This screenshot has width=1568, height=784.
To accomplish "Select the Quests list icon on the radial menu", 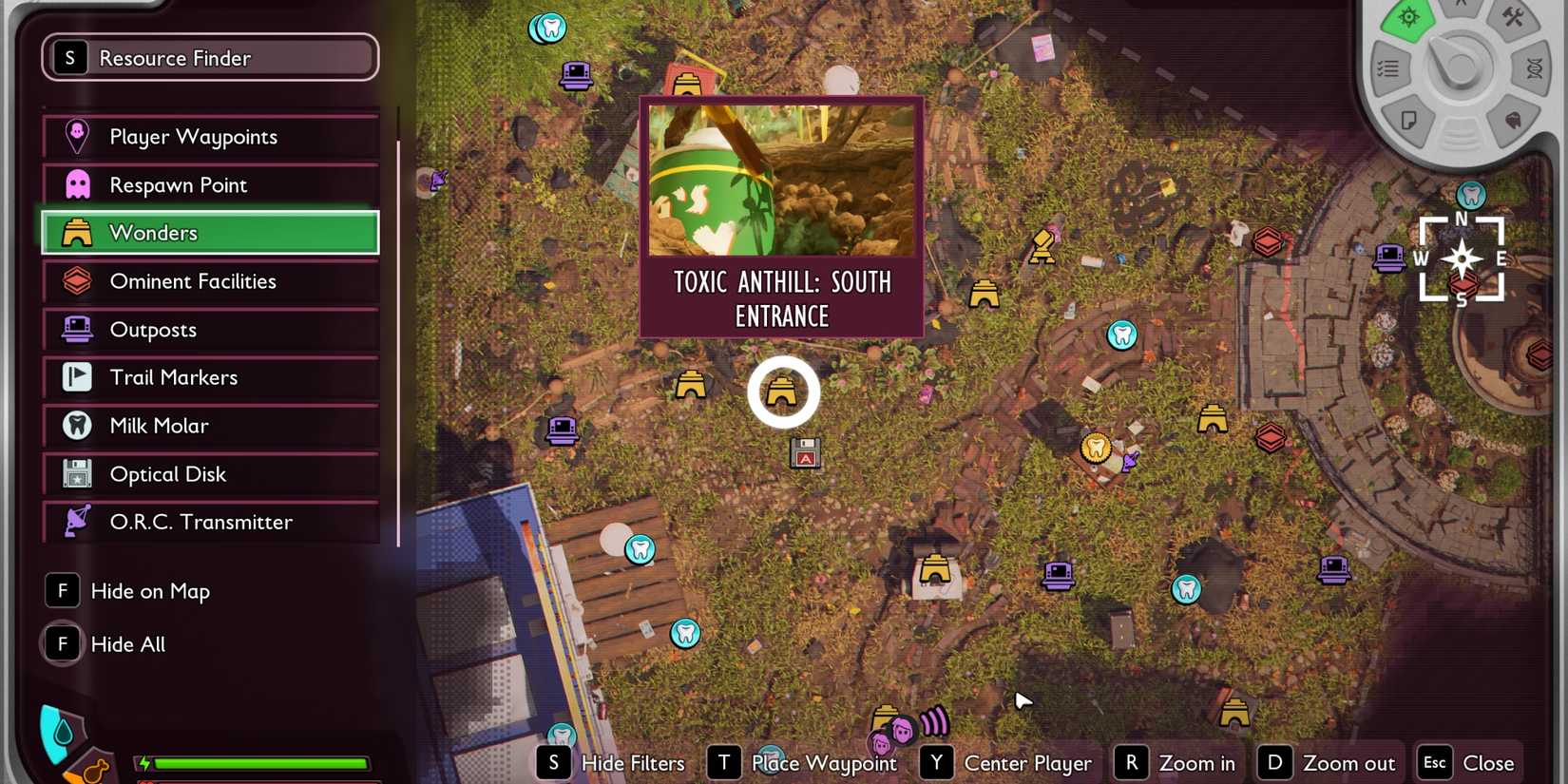I will pos(1386,68).
